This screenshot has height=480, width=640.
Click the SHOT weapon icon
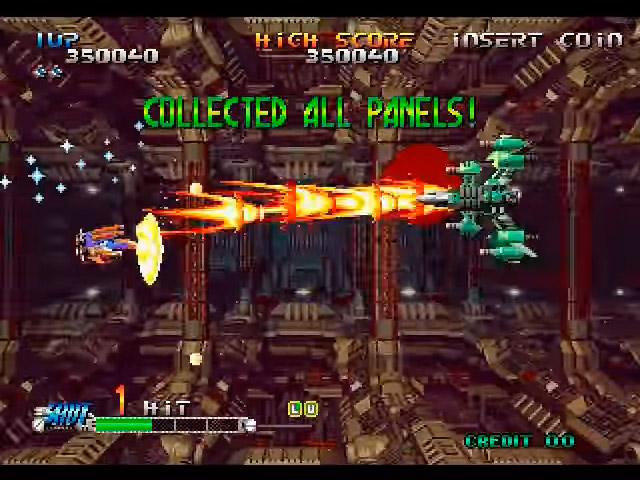pyautogui.click(x=68, y=410)
